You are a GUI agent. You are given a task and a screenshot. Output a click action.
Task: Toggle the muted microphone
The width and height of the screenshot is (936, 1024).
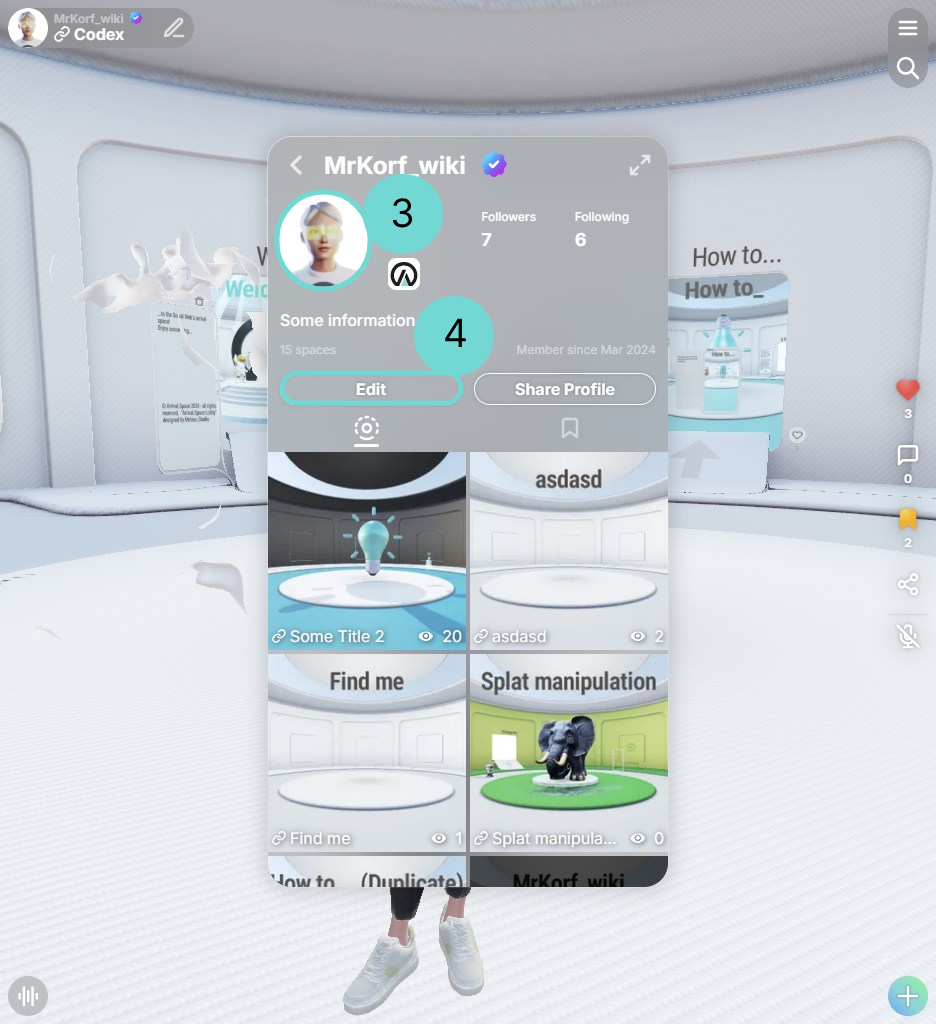(x=908, y=635)
